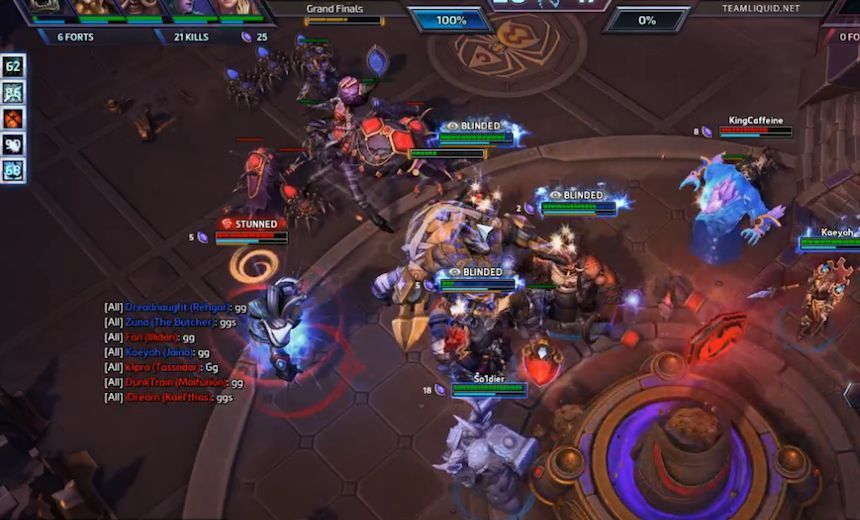This screenshot has height=520, width=860.
Task: Select the left-column icon showing 68
Action: click(x=13, y=171)
